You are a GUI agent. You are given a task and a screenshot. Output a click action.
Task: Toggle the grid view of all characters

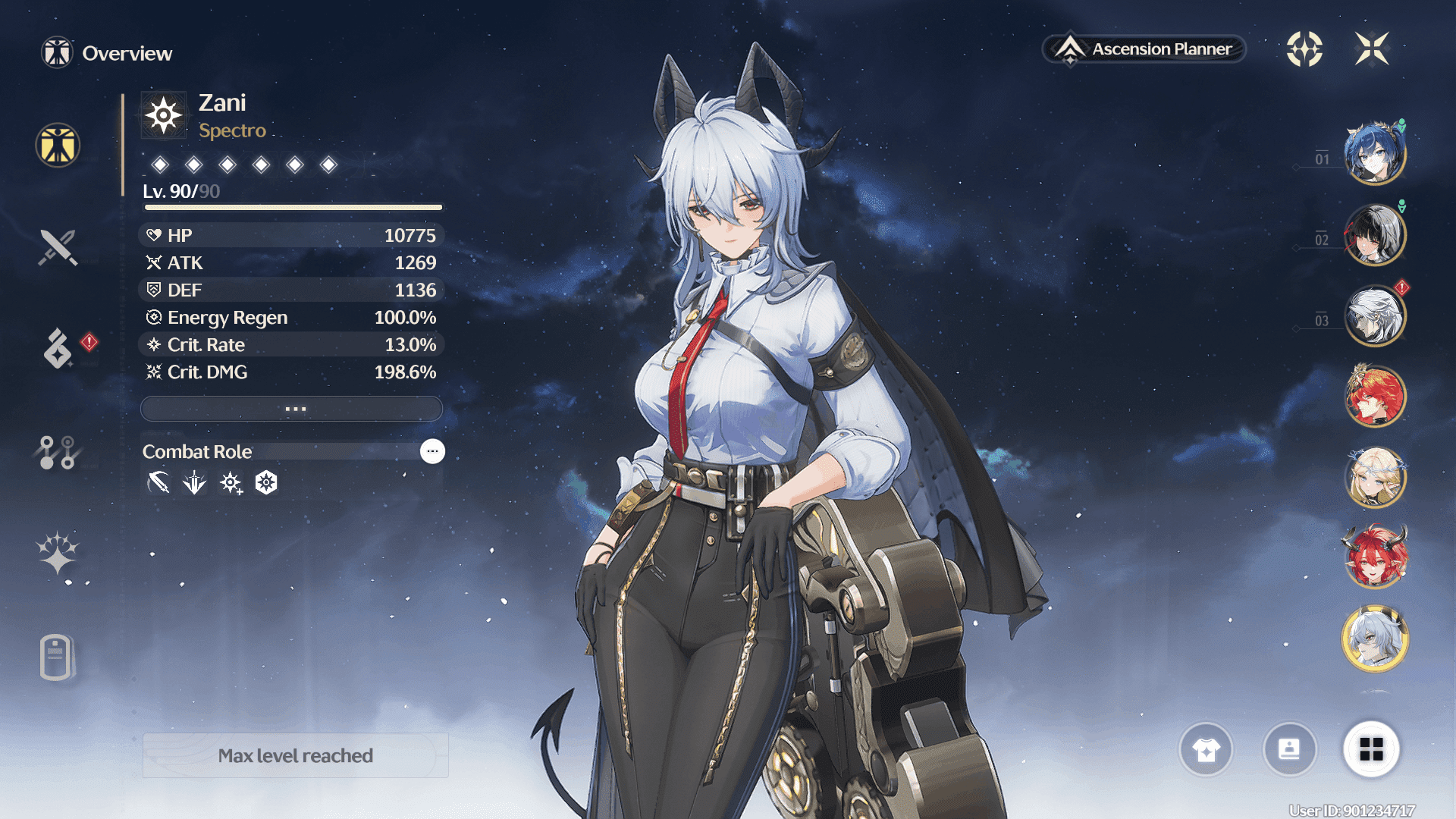[1371, 750]
